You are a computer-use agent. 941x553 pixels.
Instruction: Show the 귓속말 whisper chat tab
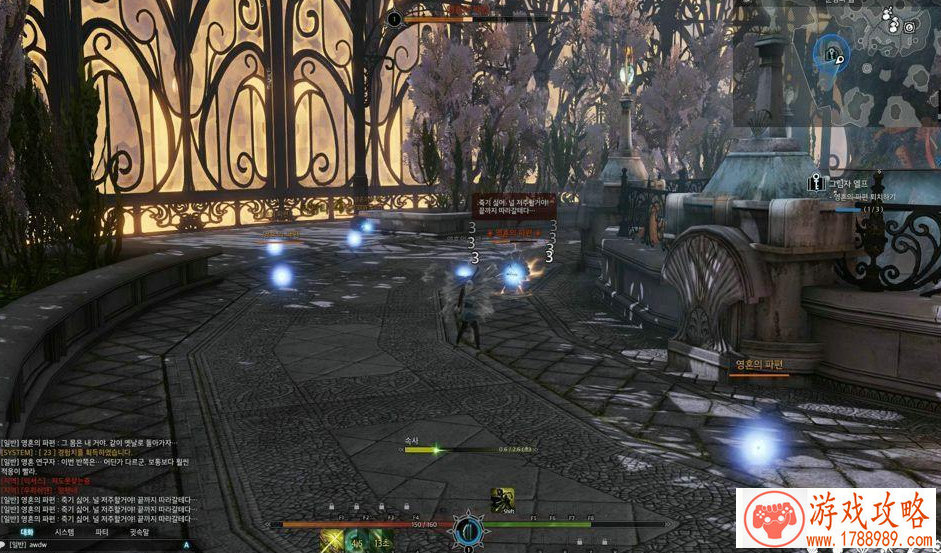coord(139,533)
